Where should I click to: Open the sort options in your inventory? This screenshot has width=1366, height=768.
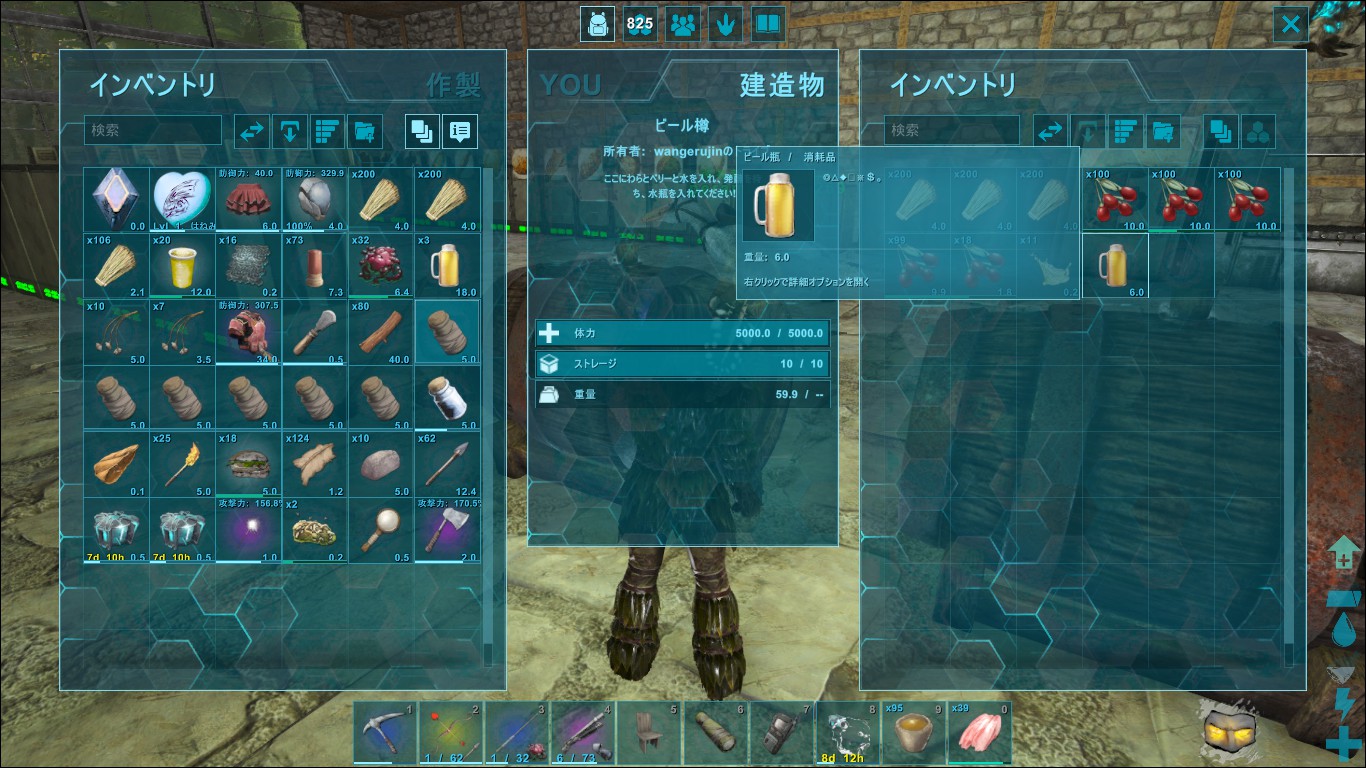327,130
